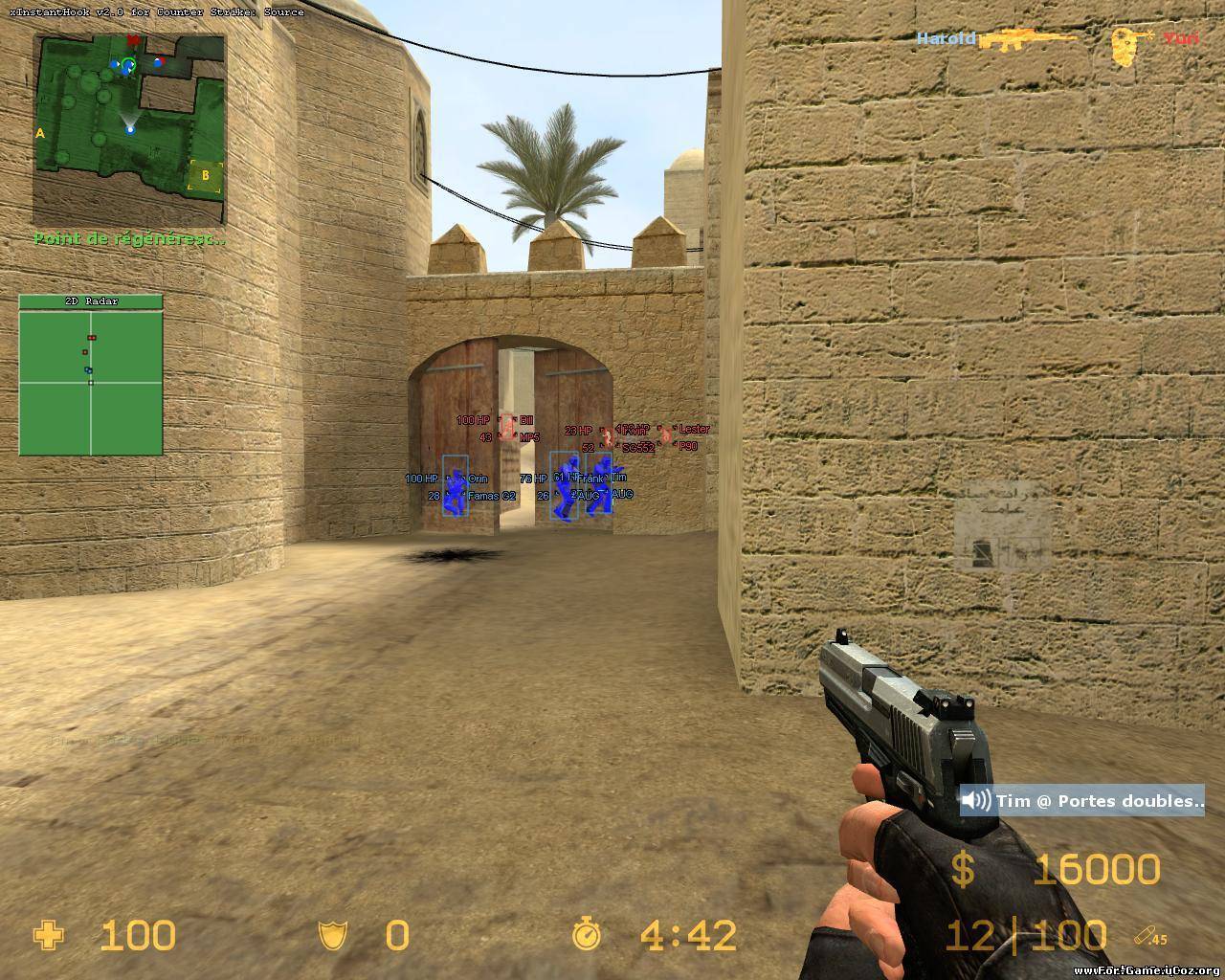Click the bomb site A label on minimap
The height and width of the screenshot is (980, 1225).
[40, 134]
